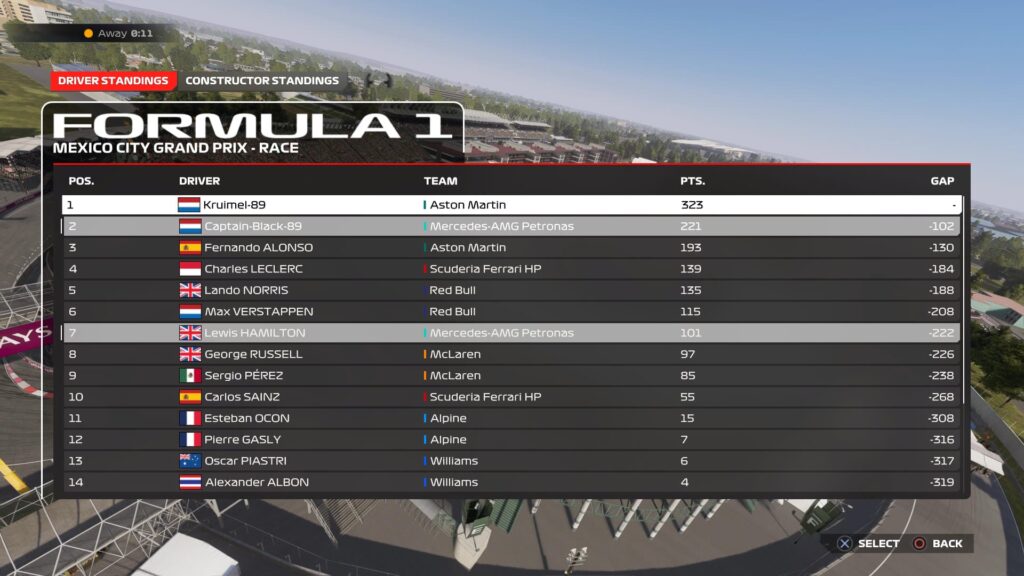This screenshot has height=576, width=1024.
Task: Choose the Carlos Sainz row
Action: tap(511, 397)
